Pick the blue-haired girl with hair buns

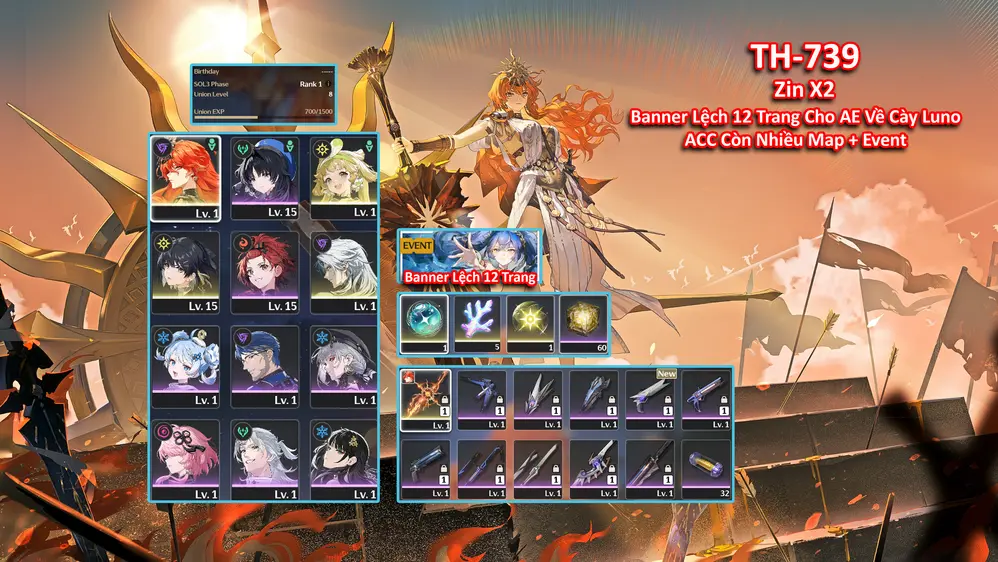pos(185,365)
